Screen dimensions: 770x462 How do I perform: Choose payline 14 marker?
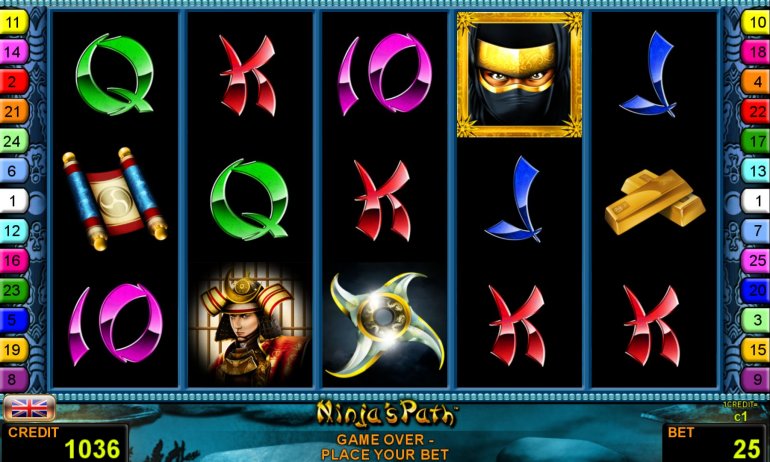(x=14, y=51)
